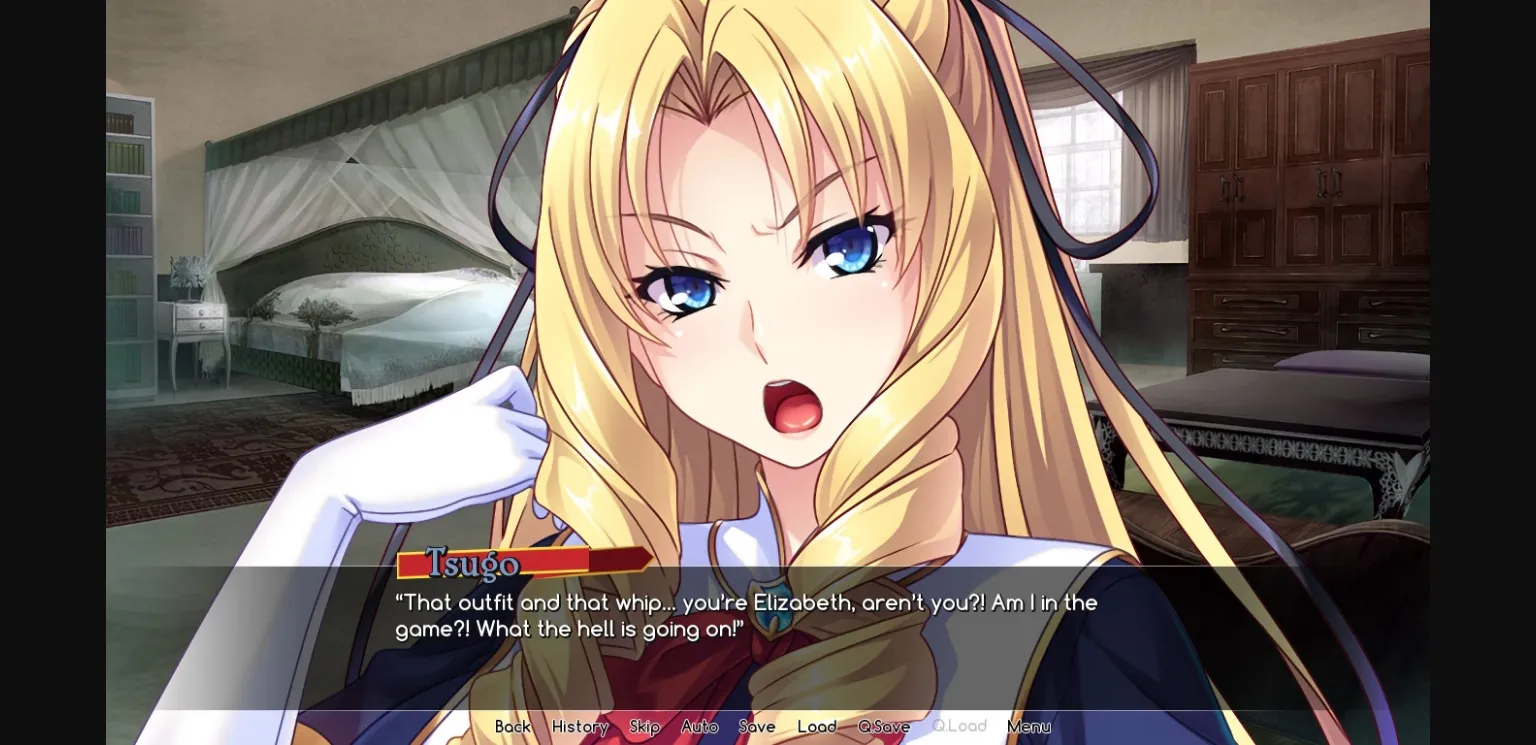Click the grayed-out Q.Load option
Screen dimensions: 1536x745
(959, 726)
